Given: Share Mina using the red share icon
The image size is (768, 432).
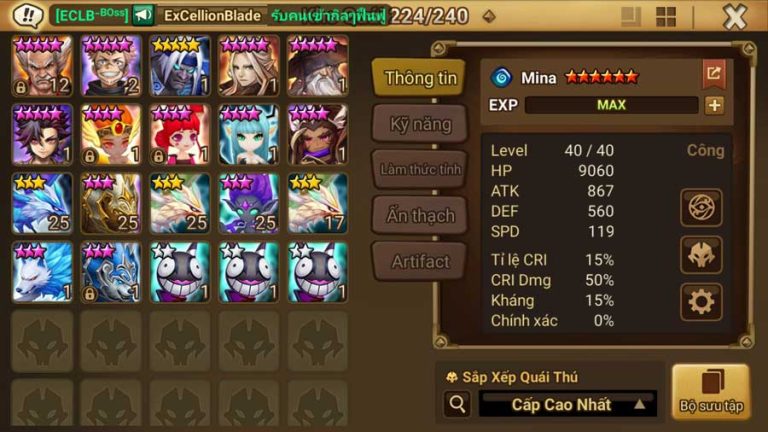Looking at the screenshot, I should tap(714, 73).
